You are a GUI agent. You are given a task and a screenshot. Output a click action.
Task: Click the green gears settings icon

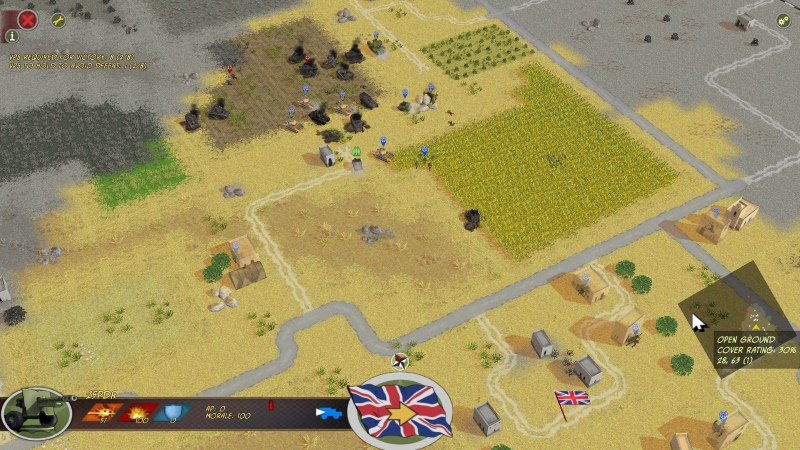coord(783,19)
